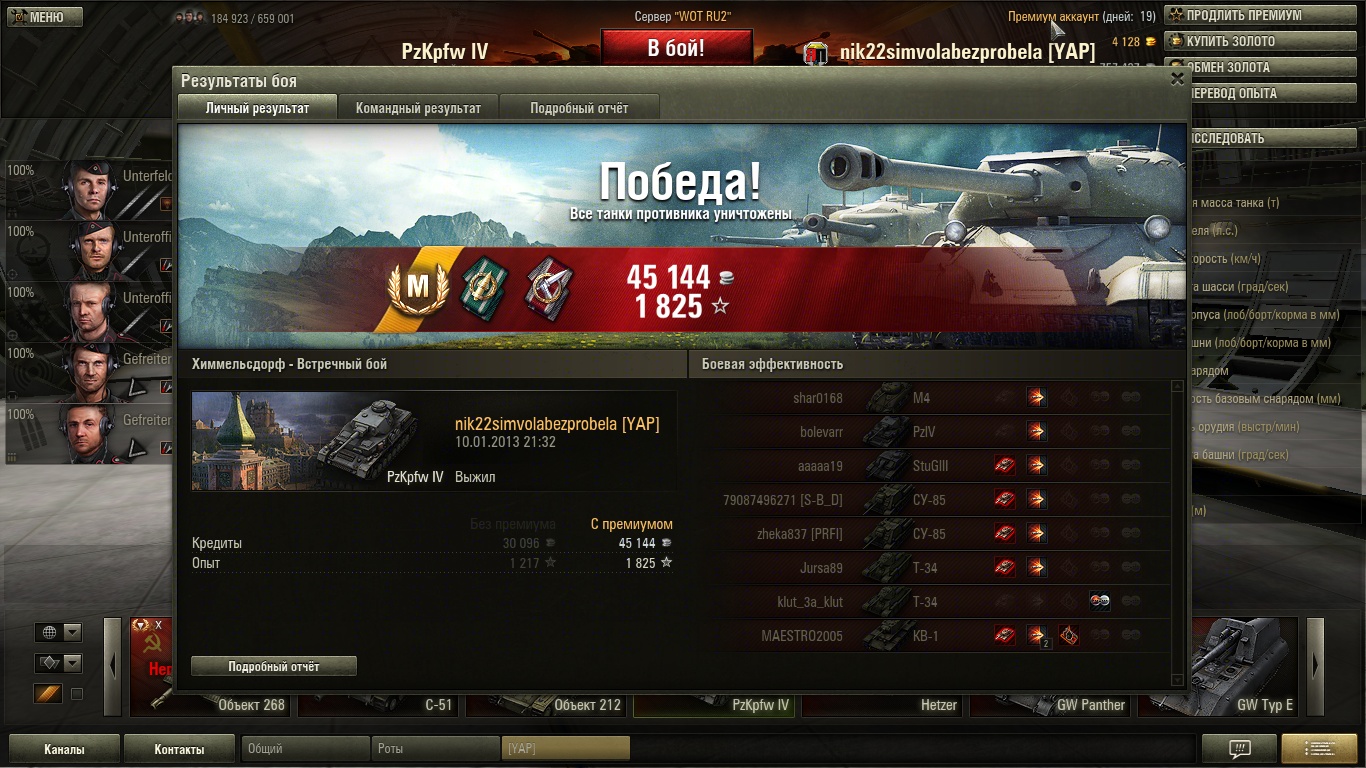The width and height of the screenshot is (1366, 768).
Task: Switch to the Командный результат tab
Action: (418, 108)
